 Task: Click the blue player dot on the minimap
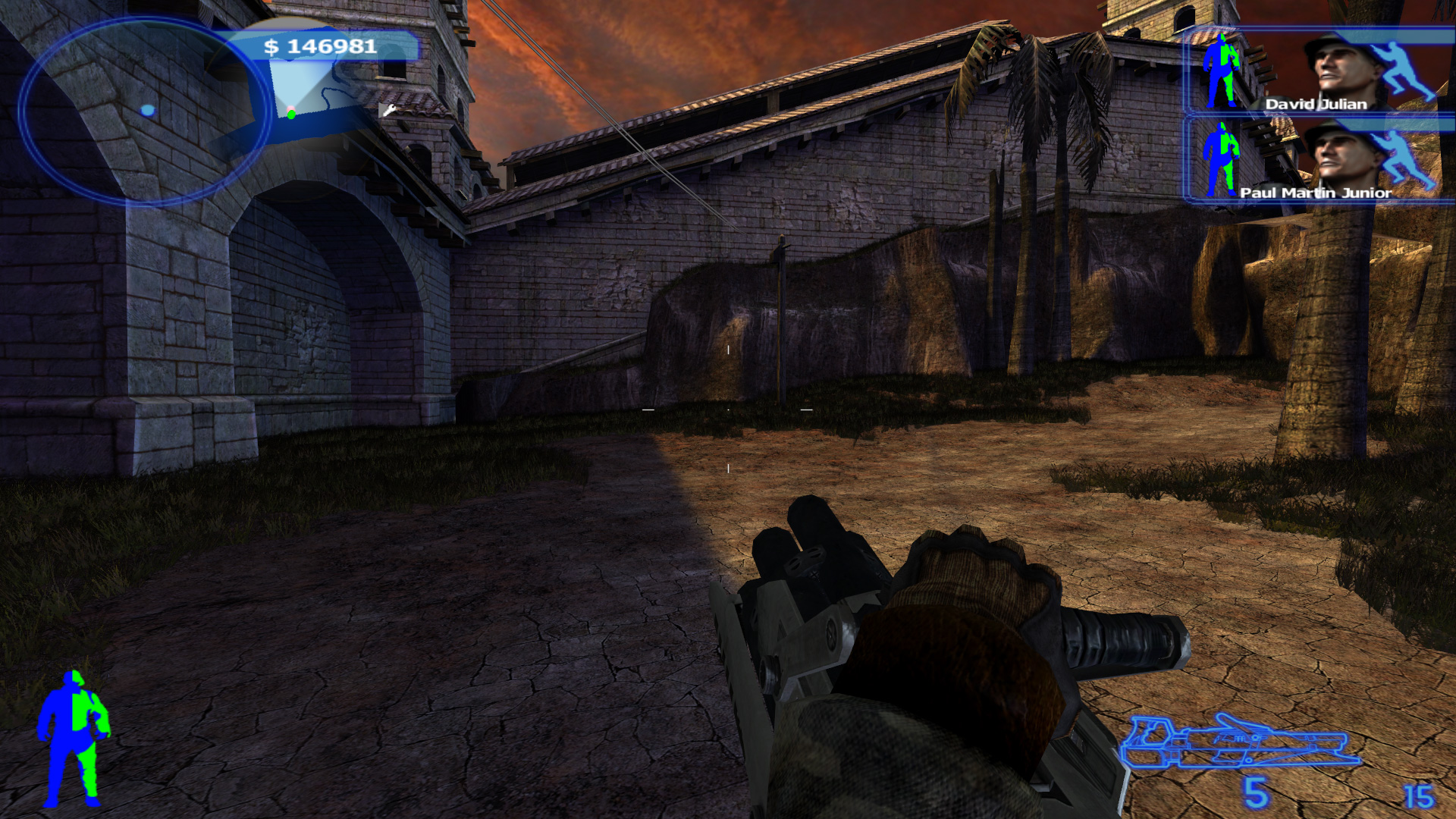(148, 108)
